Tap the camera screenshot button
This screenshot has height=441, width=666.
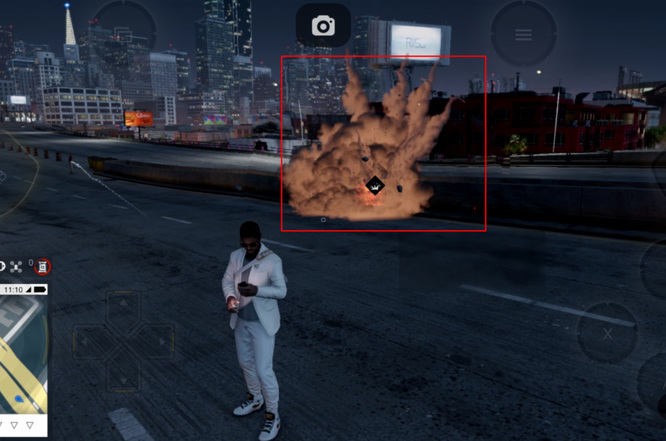(323, 26)
